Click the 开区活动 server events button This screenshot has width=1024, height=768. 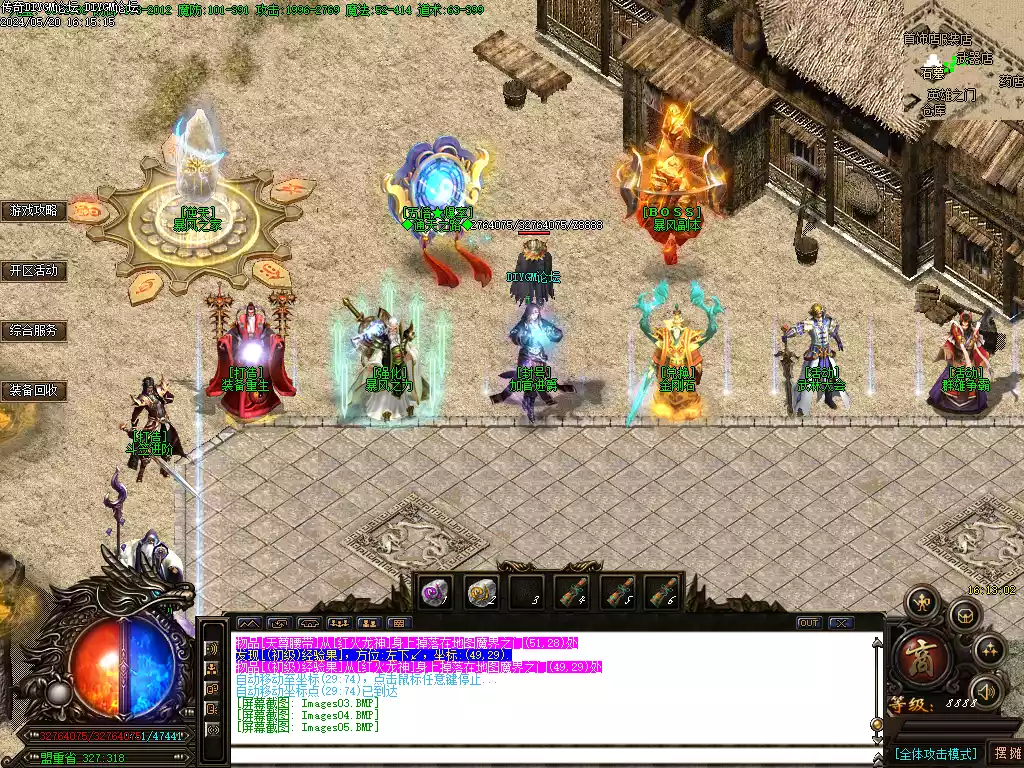[x=34, y=271]
